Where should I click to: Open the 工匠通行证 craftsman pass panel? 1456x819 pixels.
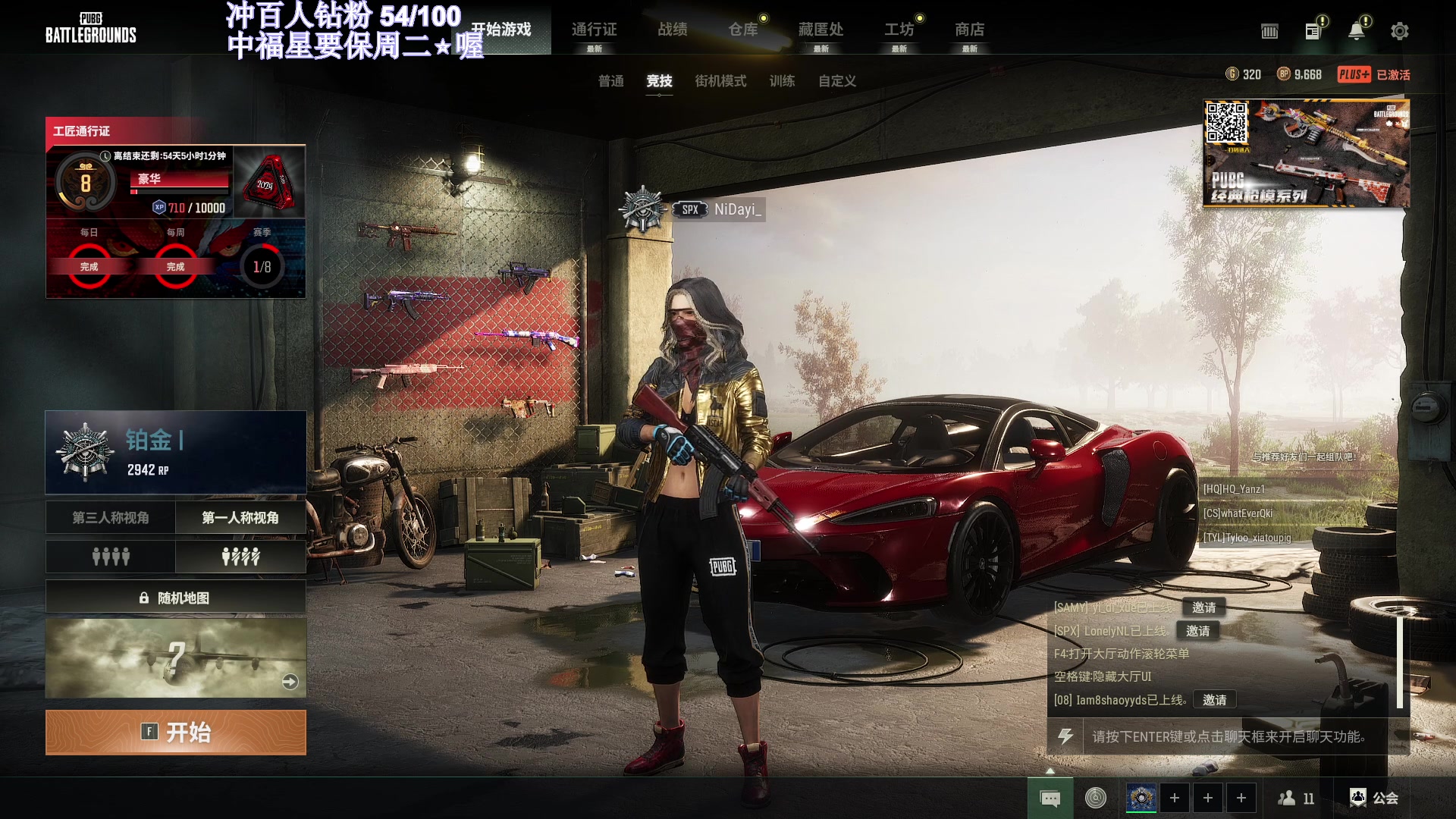[176, 207]
